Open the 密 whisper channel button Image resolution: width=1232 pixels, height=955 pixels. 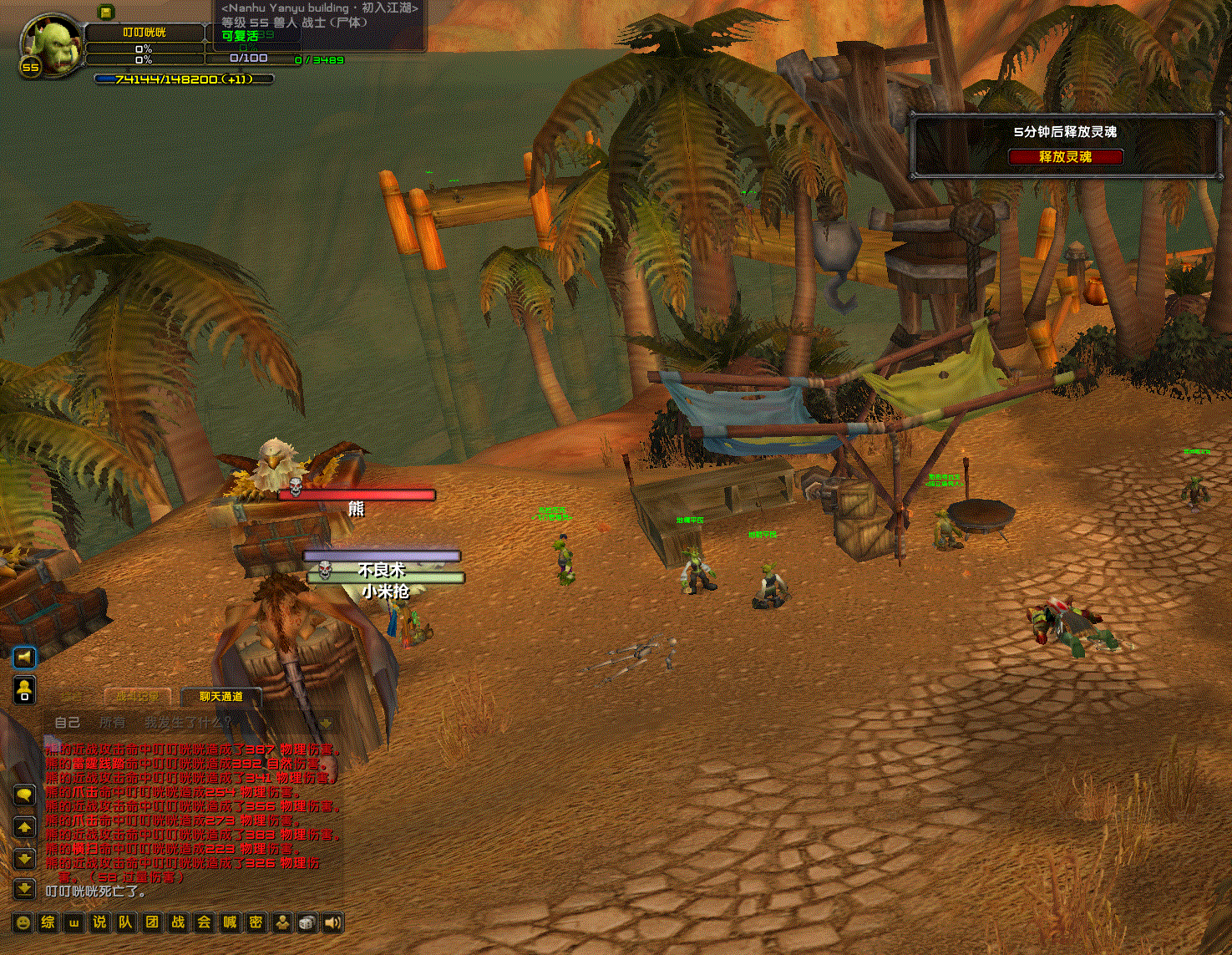(256, 922)
